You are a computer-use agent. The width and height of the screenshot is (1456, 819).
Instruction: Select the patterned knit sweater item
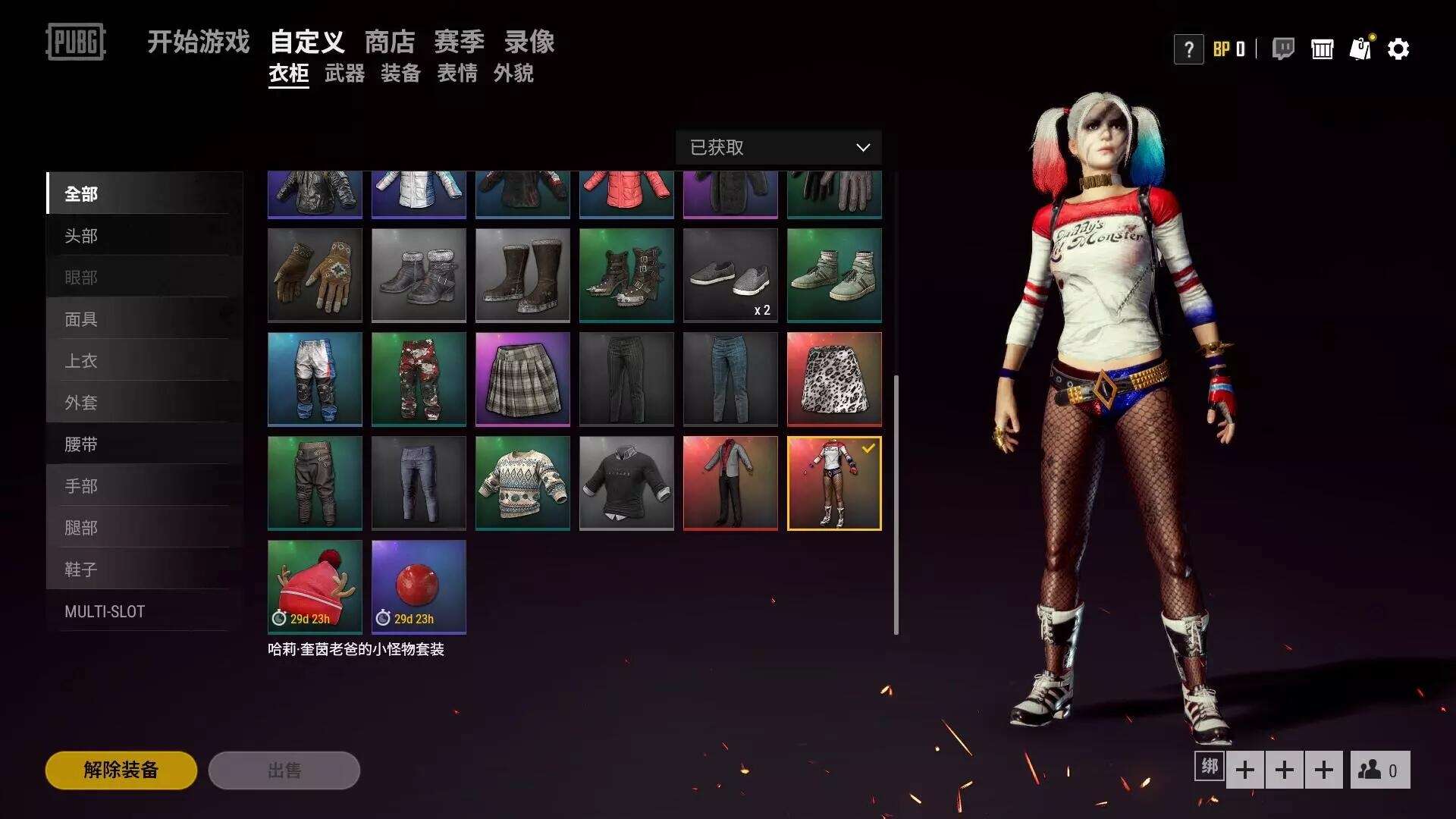(522, 483)
